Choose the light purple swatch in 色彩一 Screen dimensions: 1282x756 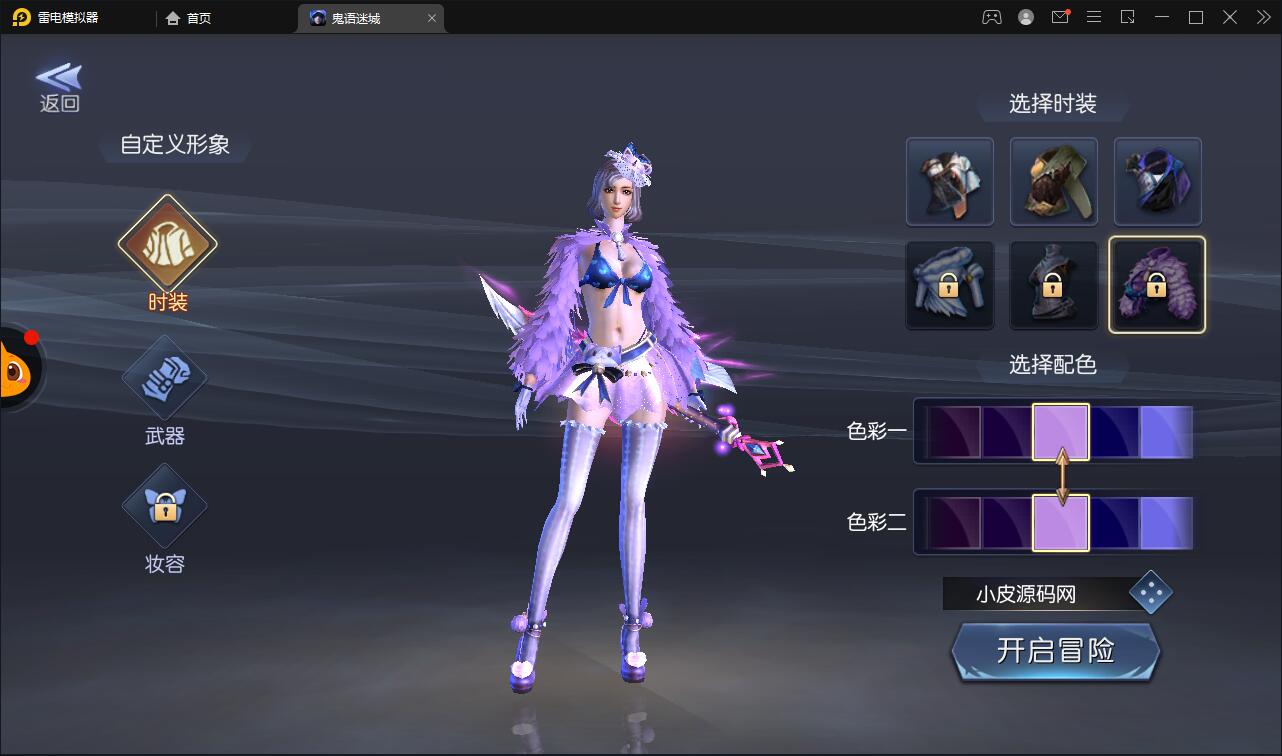1061,432
